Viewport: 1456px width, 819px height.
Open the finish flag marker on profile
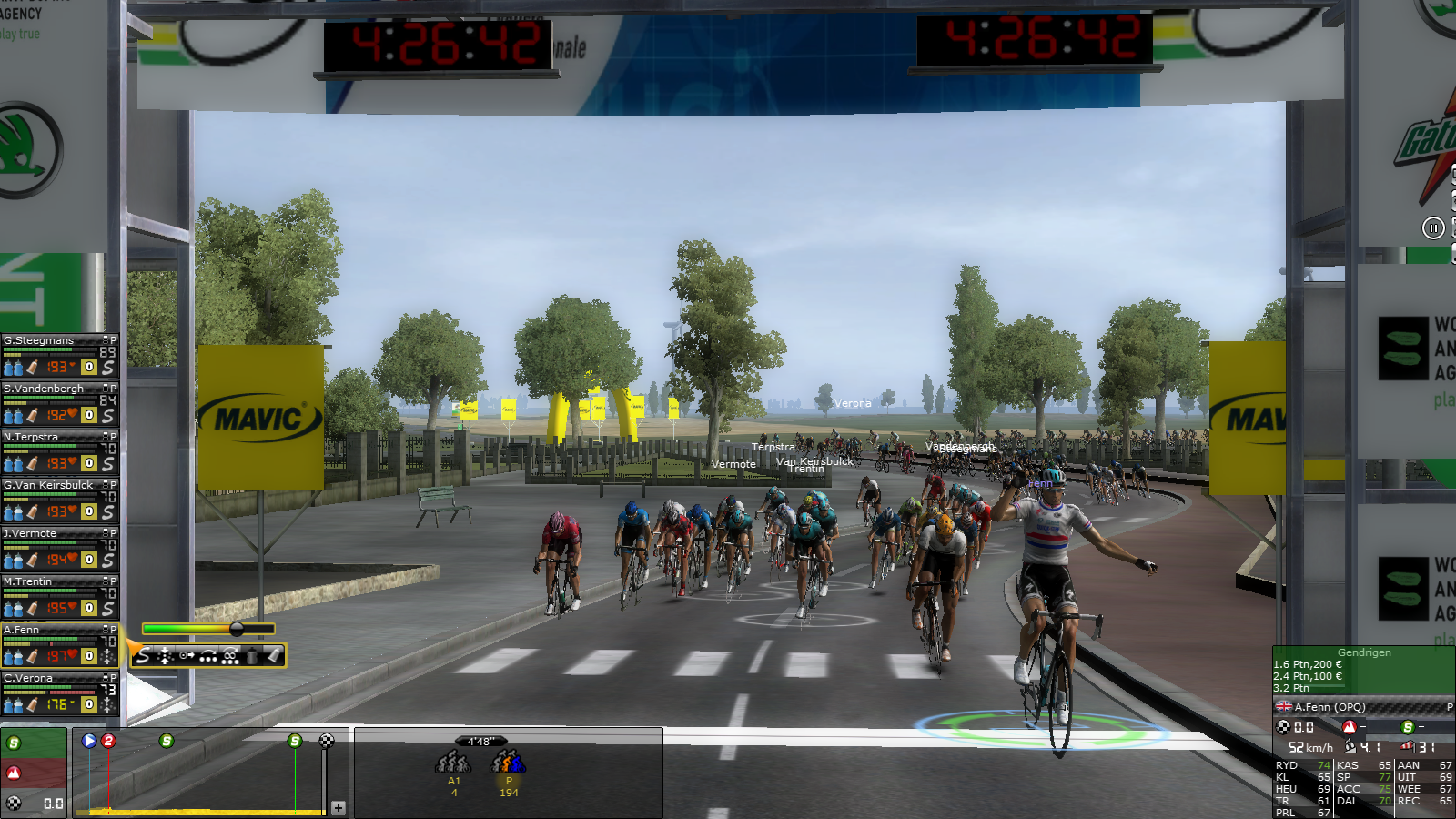pyautogui.click(x=327, y=741)
